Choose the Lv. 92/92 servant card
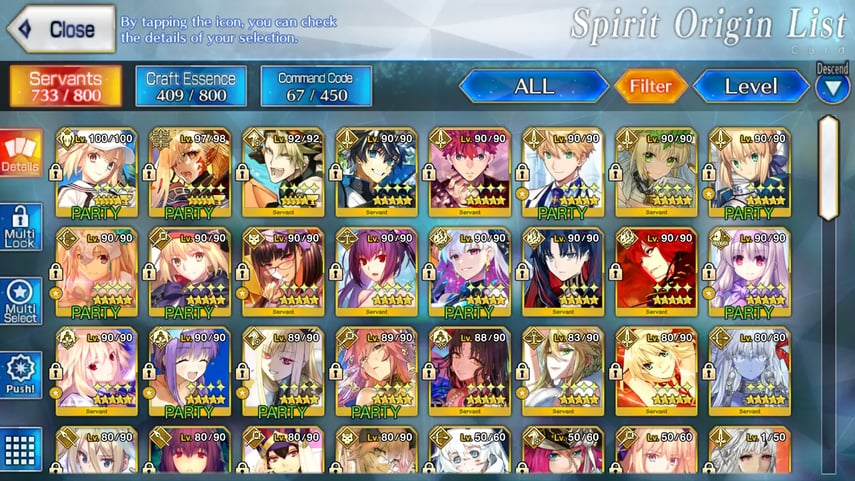The height and width of the screenshot is (481, 855). (x=283, y=172)
